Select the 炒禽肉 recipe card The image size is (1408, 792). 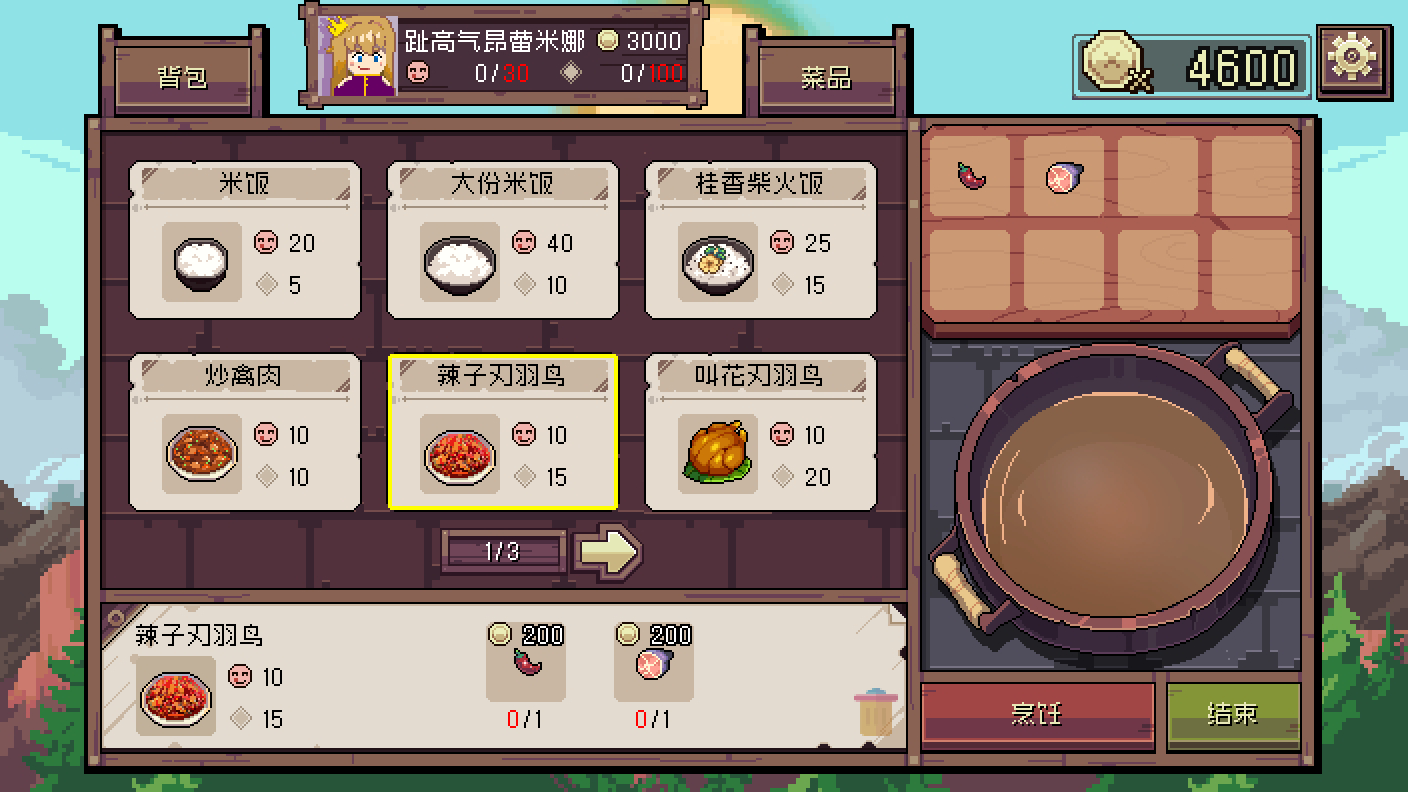click(x=244, y=432)
